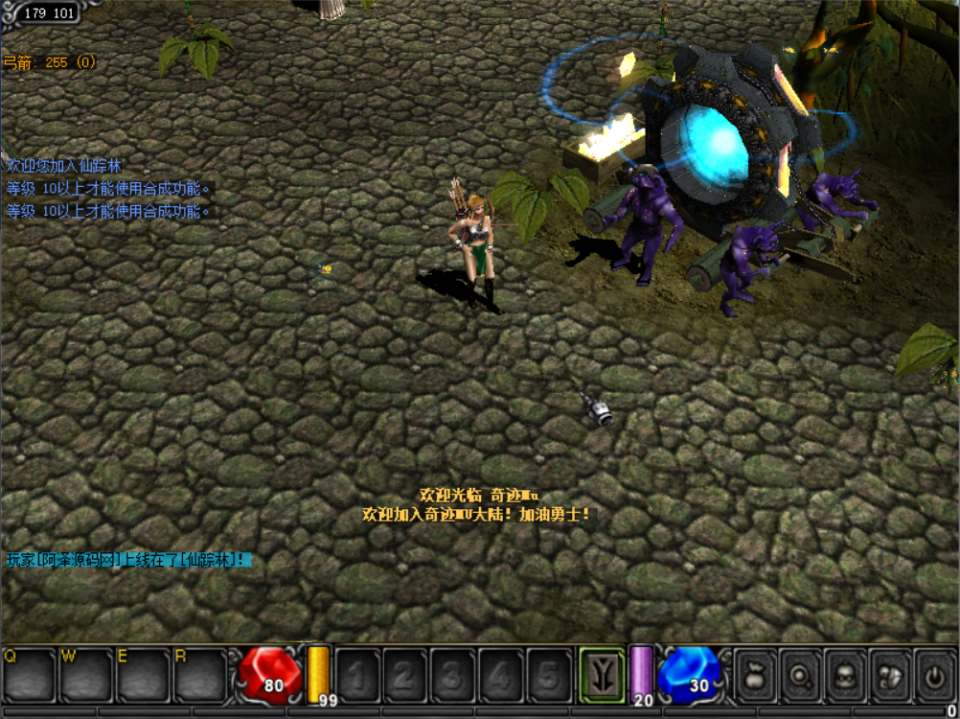Choose skill slot number 5
Viewport: 960px width, 719px height.
(x=549, y=675)
